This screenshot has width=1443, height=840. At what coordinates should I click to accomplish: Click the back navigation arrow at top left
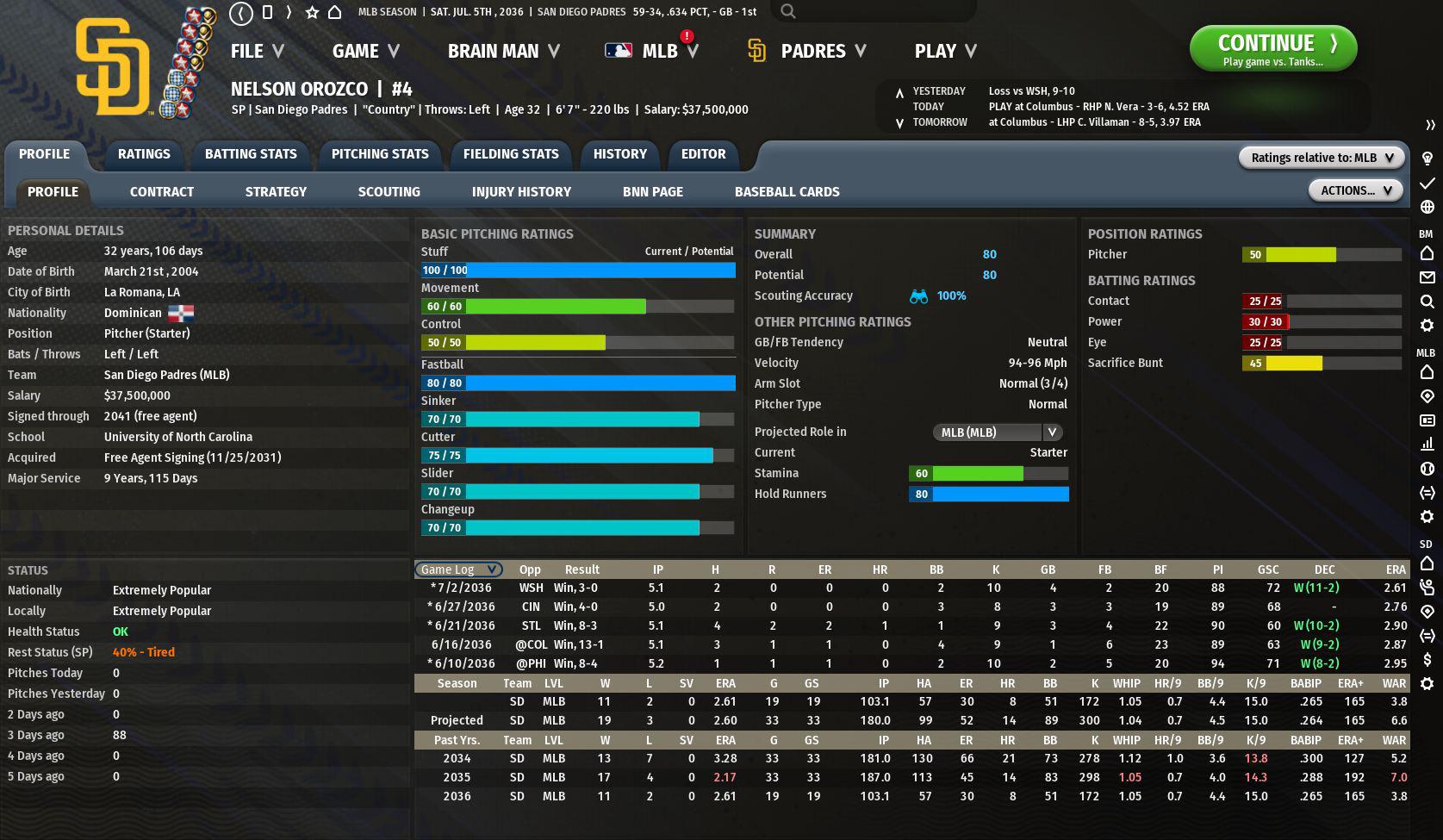(x=241, y=13)
